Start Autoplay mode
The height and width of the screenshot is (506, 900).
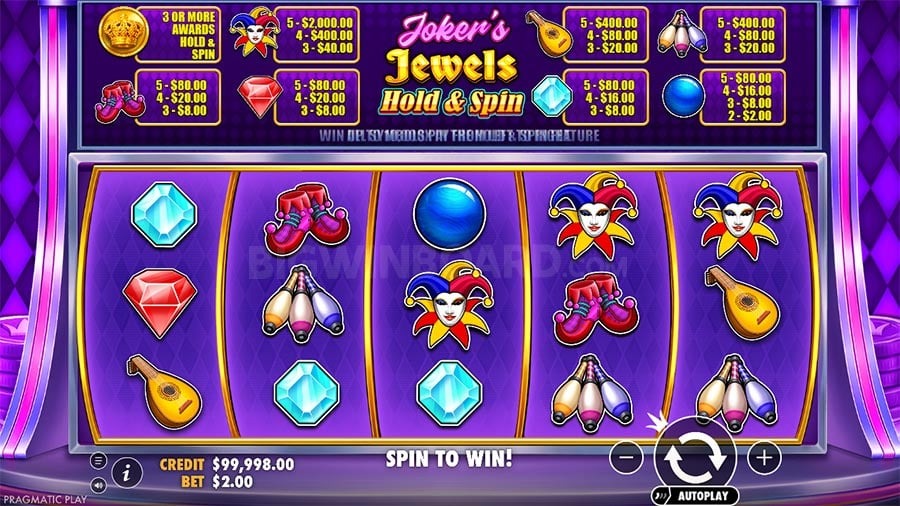tap(696, 495)
